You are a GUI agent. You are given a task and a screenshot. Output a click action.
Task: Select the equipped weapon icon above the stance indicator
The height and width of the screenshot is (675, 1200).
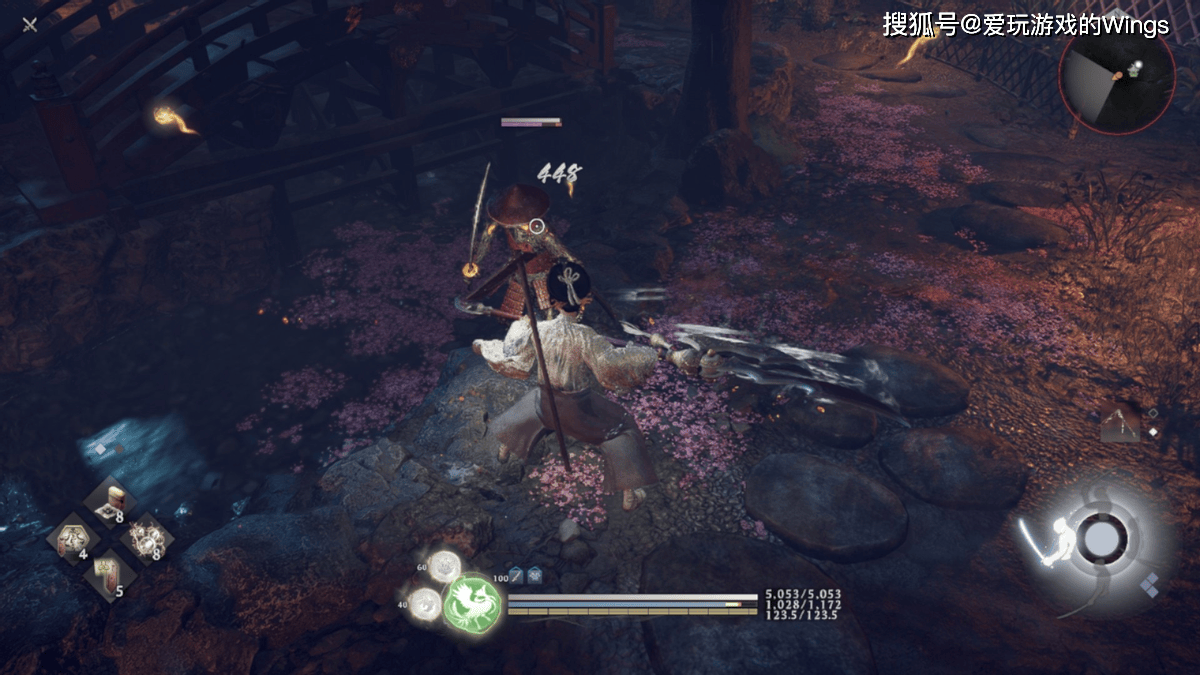pyautogui.click(x=1120, y=424)
